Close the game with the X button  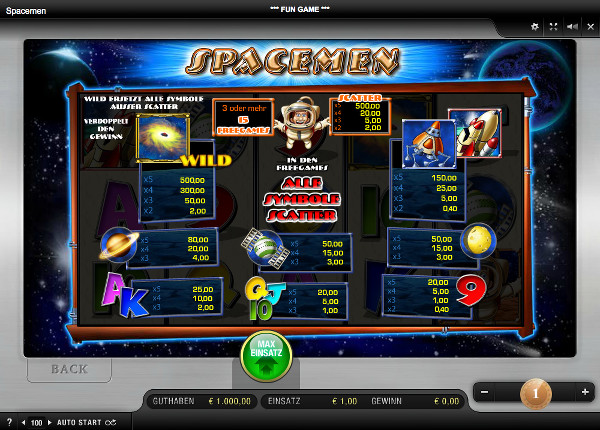click(589, 27)
